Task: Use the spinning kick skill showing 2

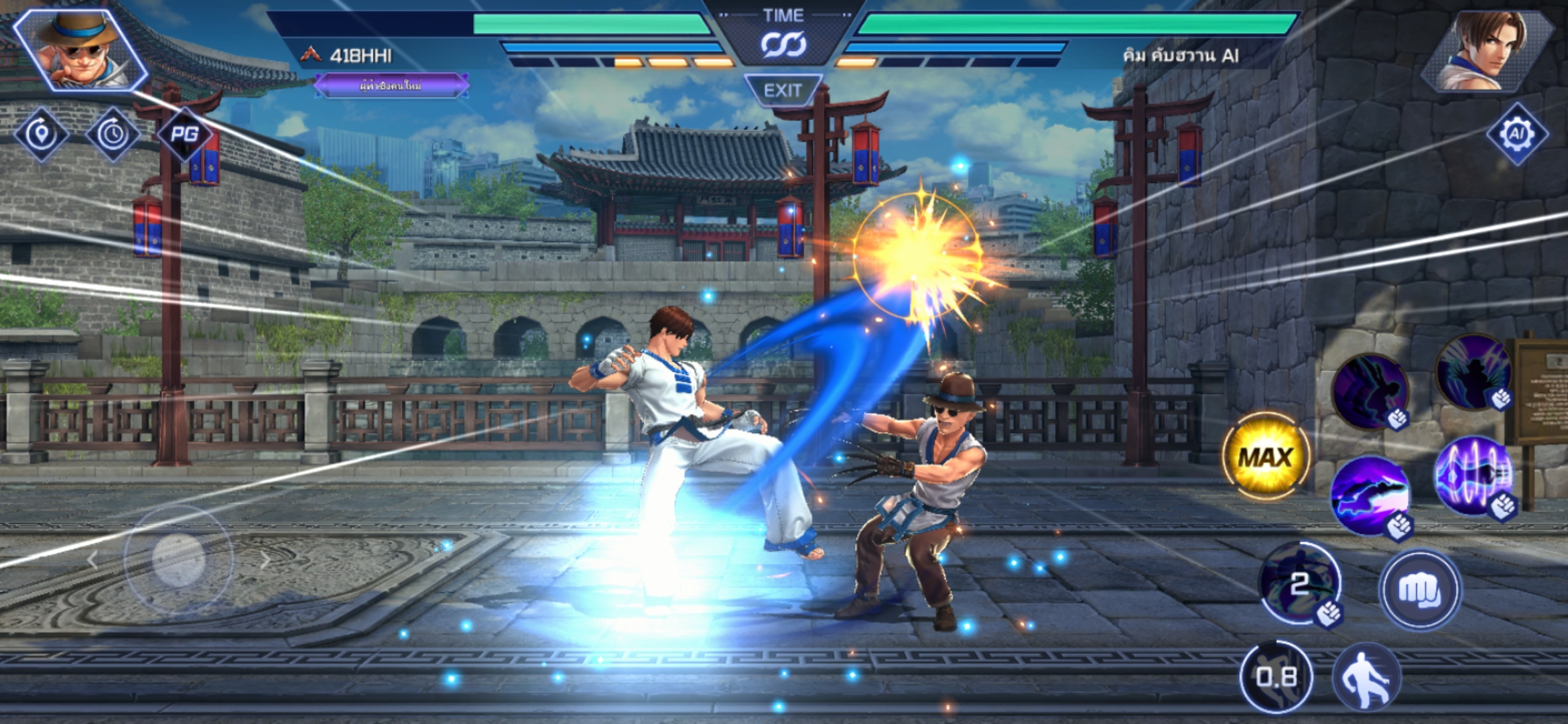Action: point(1300,583)
